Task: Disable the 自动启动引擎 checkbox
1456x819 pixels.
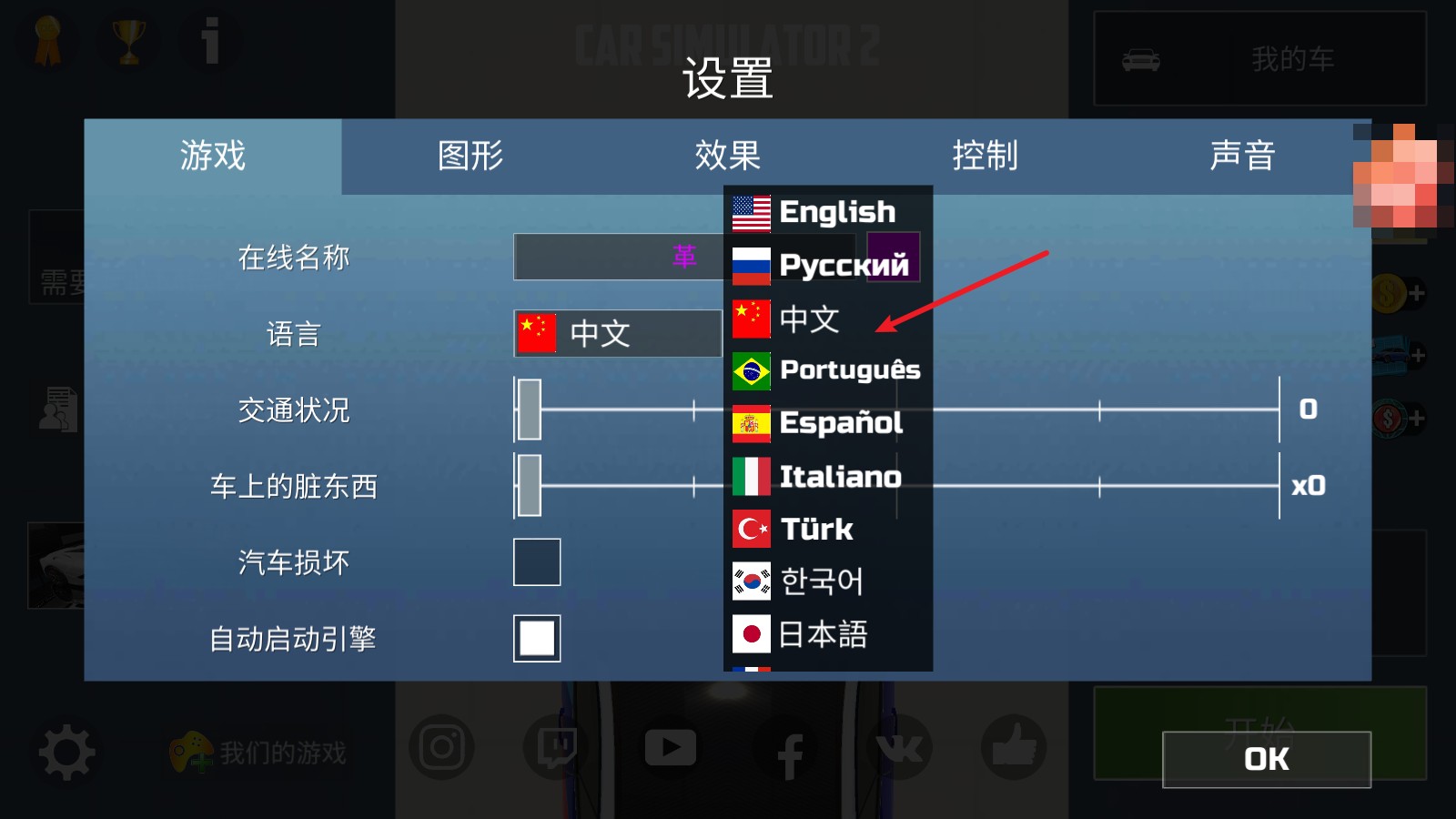Action: [x=536, y=638]
